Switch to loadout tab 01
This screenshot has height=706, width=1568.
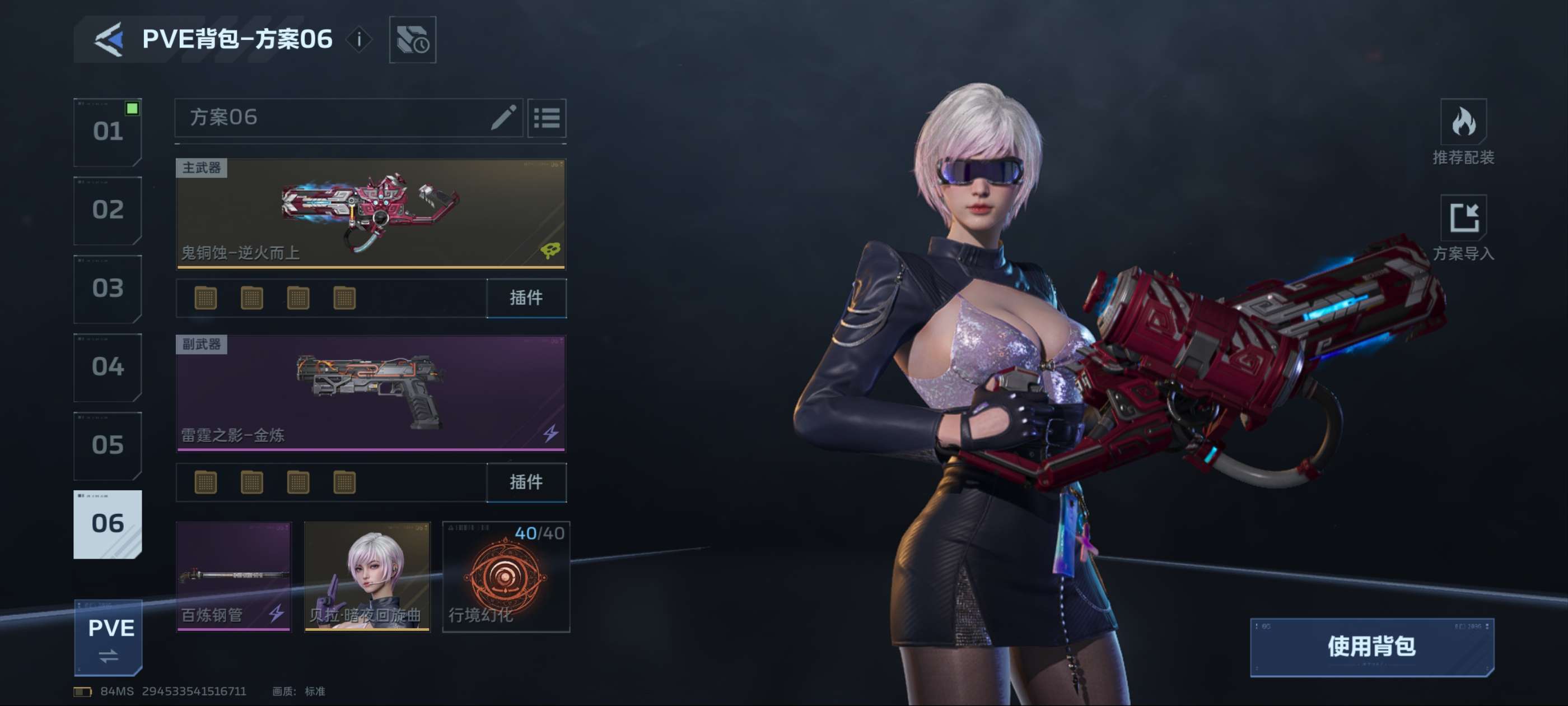click(108, 132)
